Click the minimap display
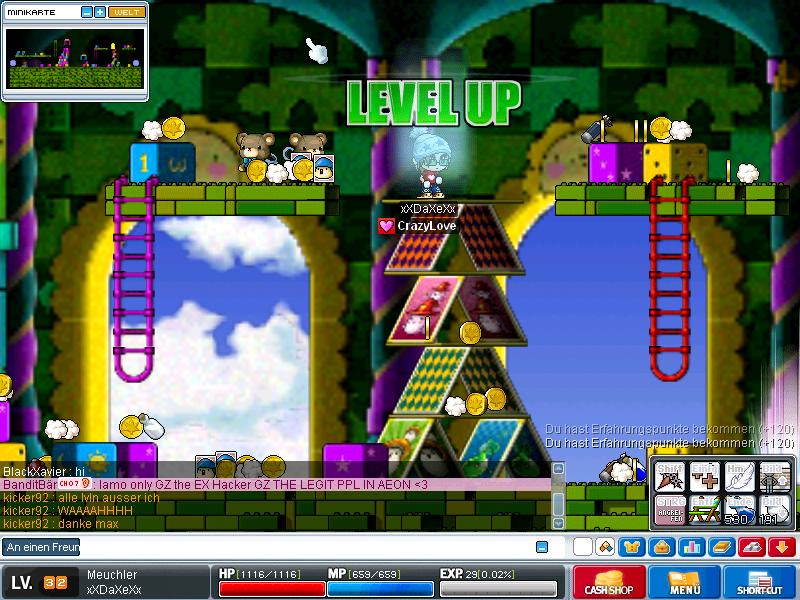800x600 pixels. point(74,57)
